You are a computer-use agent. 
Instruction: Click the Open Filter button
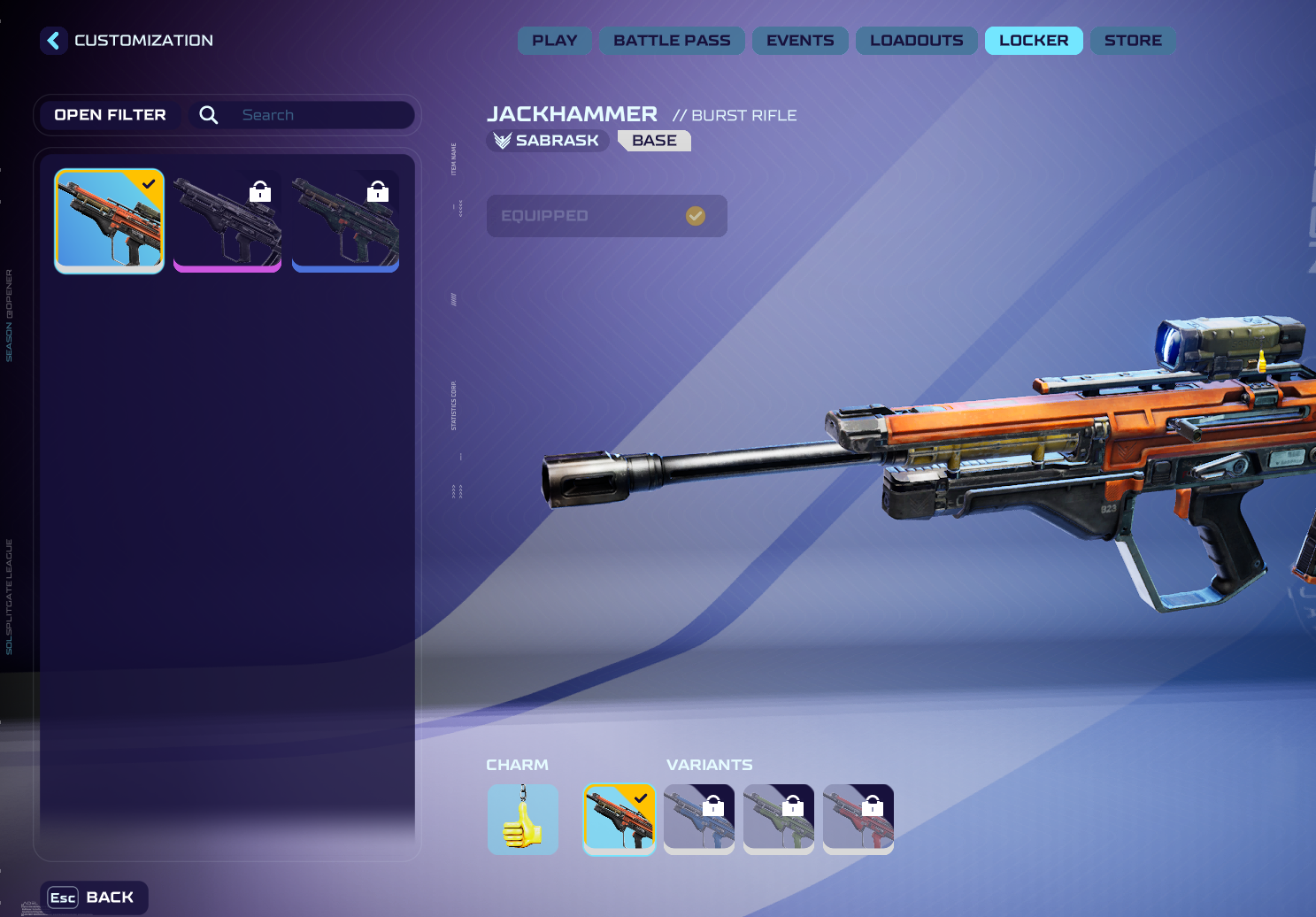(x=110, y=115)
